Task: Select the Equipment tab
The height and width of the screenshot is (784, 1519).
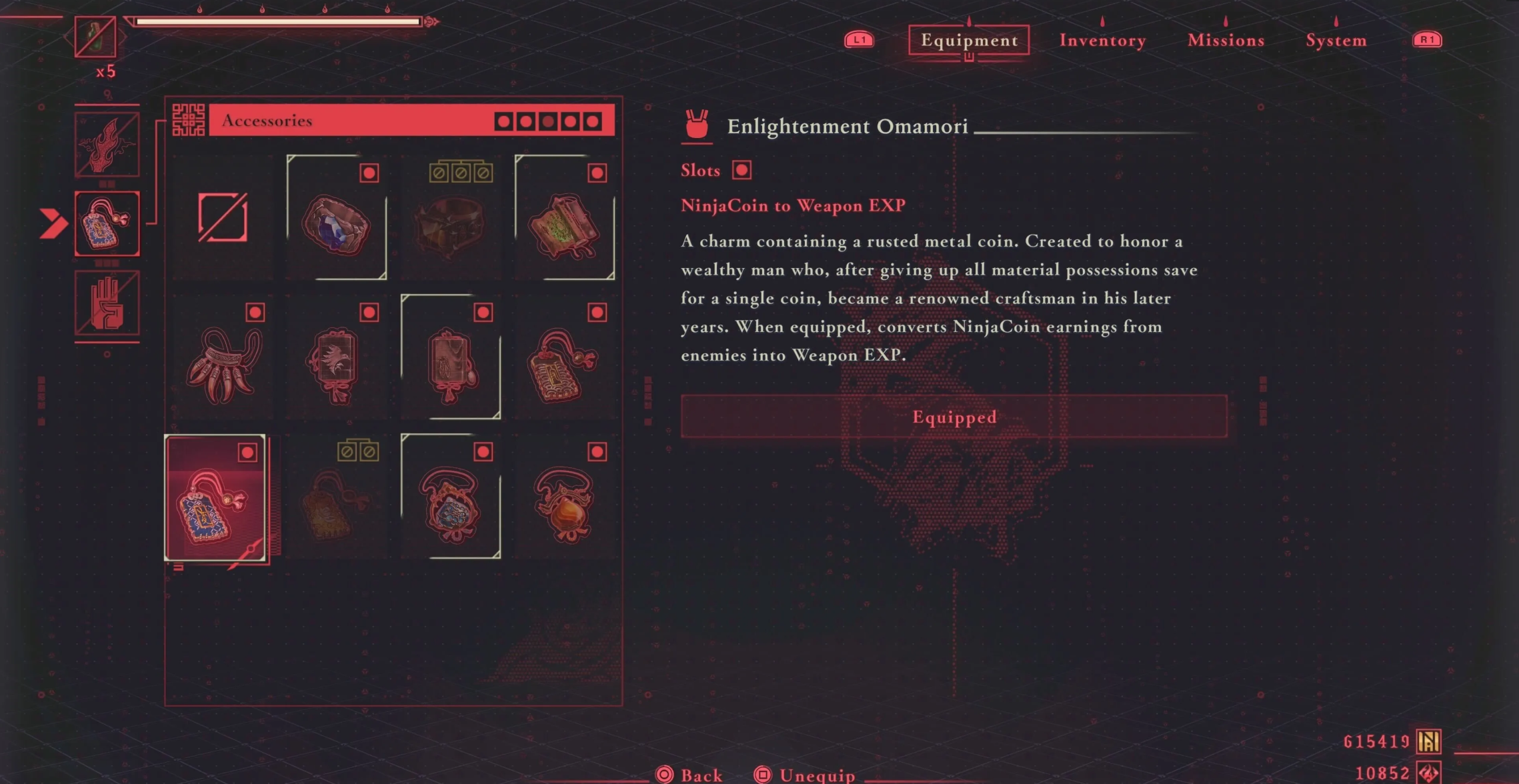Action: (x=969, y=41)
